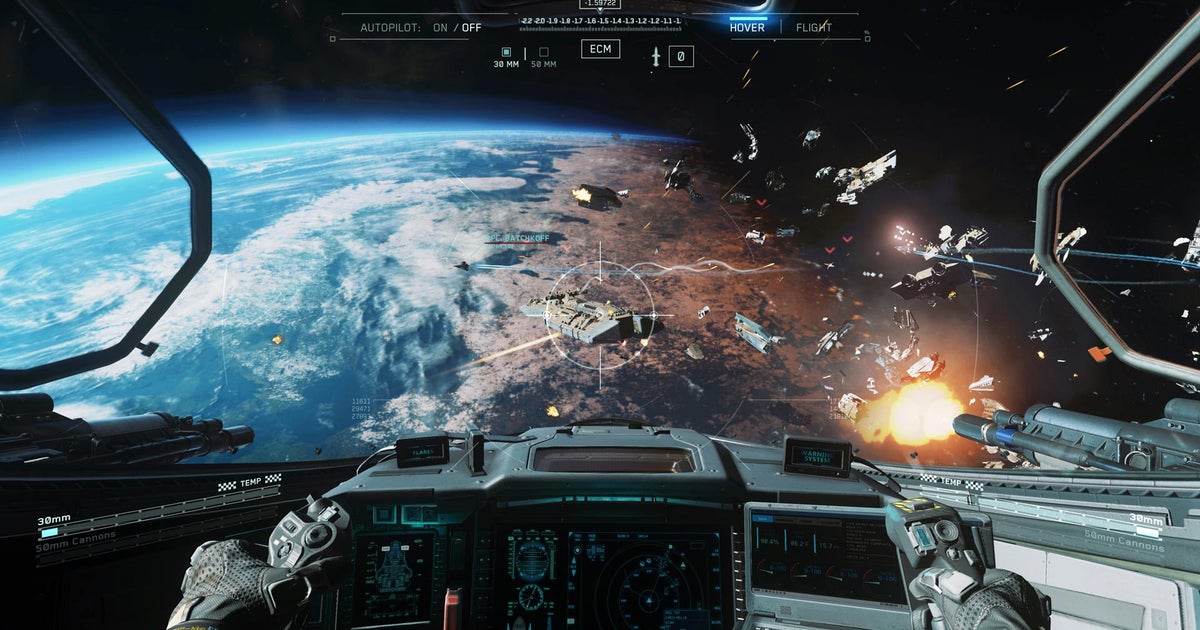Switch weapon to 50 MM
Screen dimensions: 1200x630
tap(543, 52)
